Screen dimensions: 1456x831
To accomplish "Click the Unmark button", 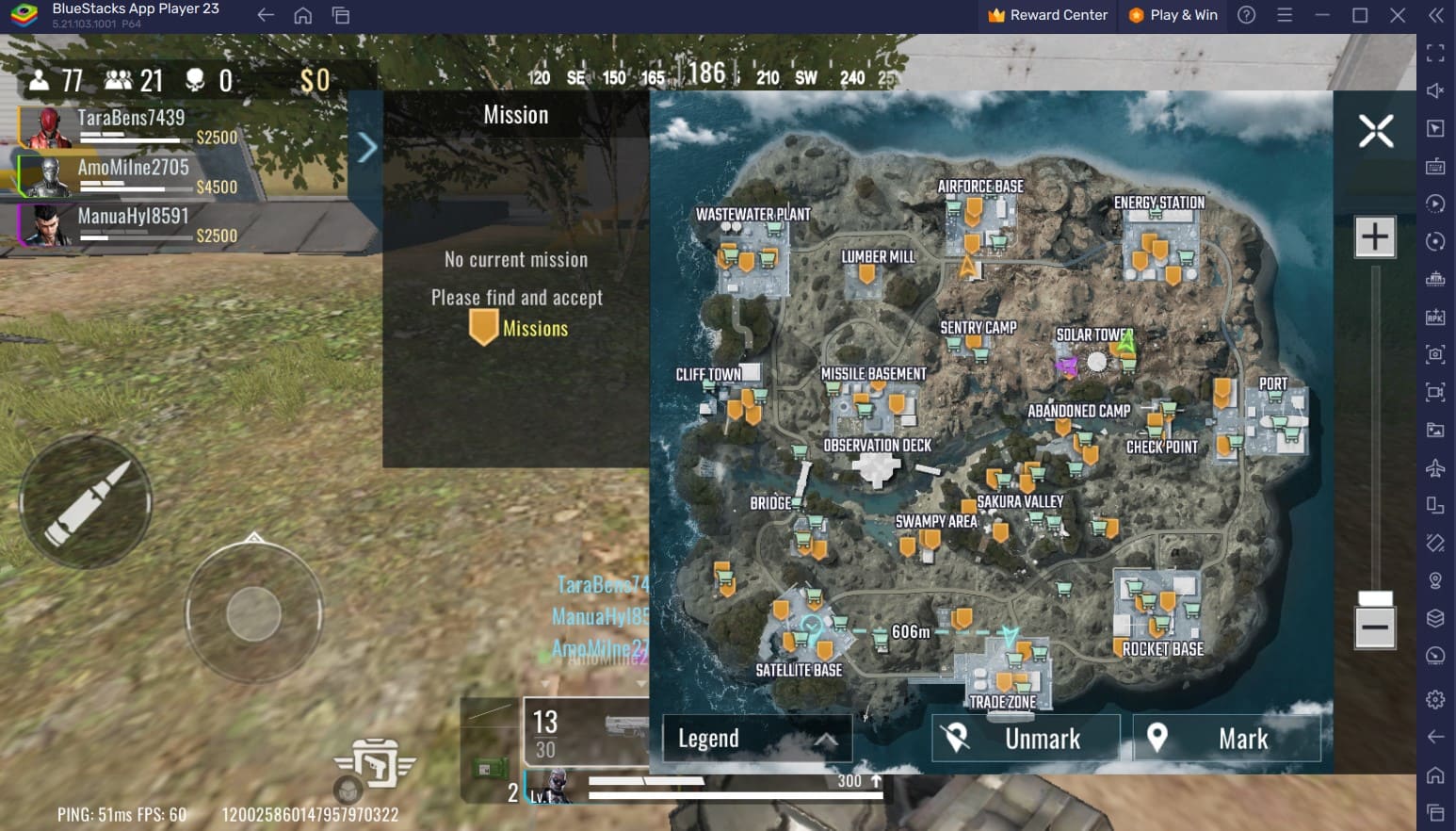I will click(x=1026, y=739).
